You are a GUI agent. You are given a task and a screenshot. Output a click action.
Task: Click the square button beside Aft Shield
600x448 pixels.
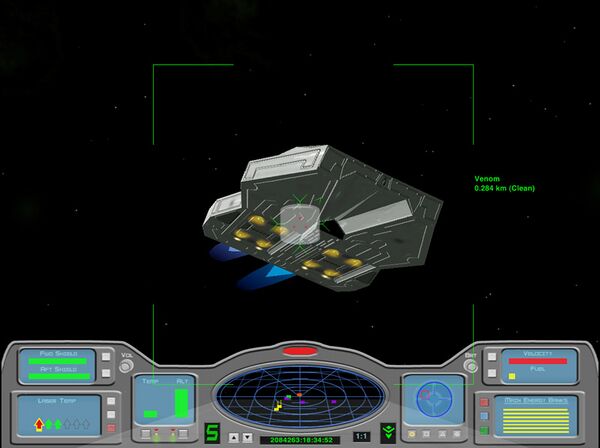tap(103, 373)
